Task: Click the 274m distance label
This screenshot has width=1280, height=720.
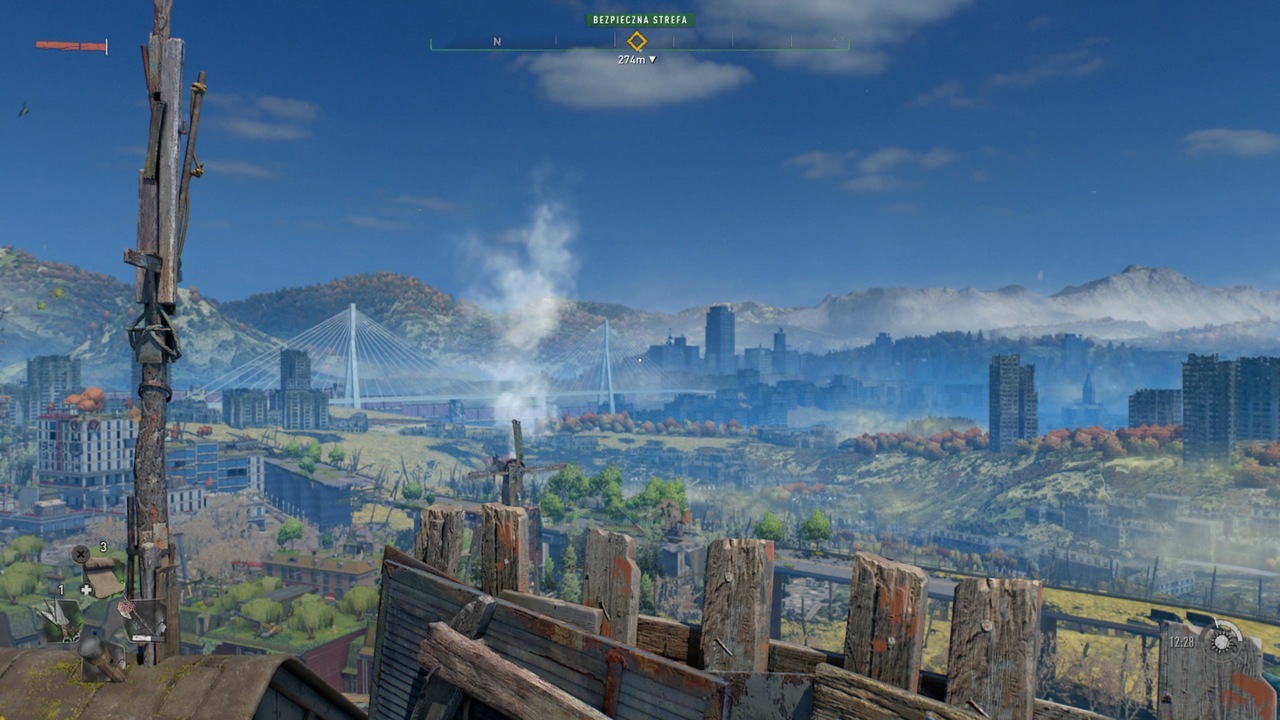Action: pos(631,58)
